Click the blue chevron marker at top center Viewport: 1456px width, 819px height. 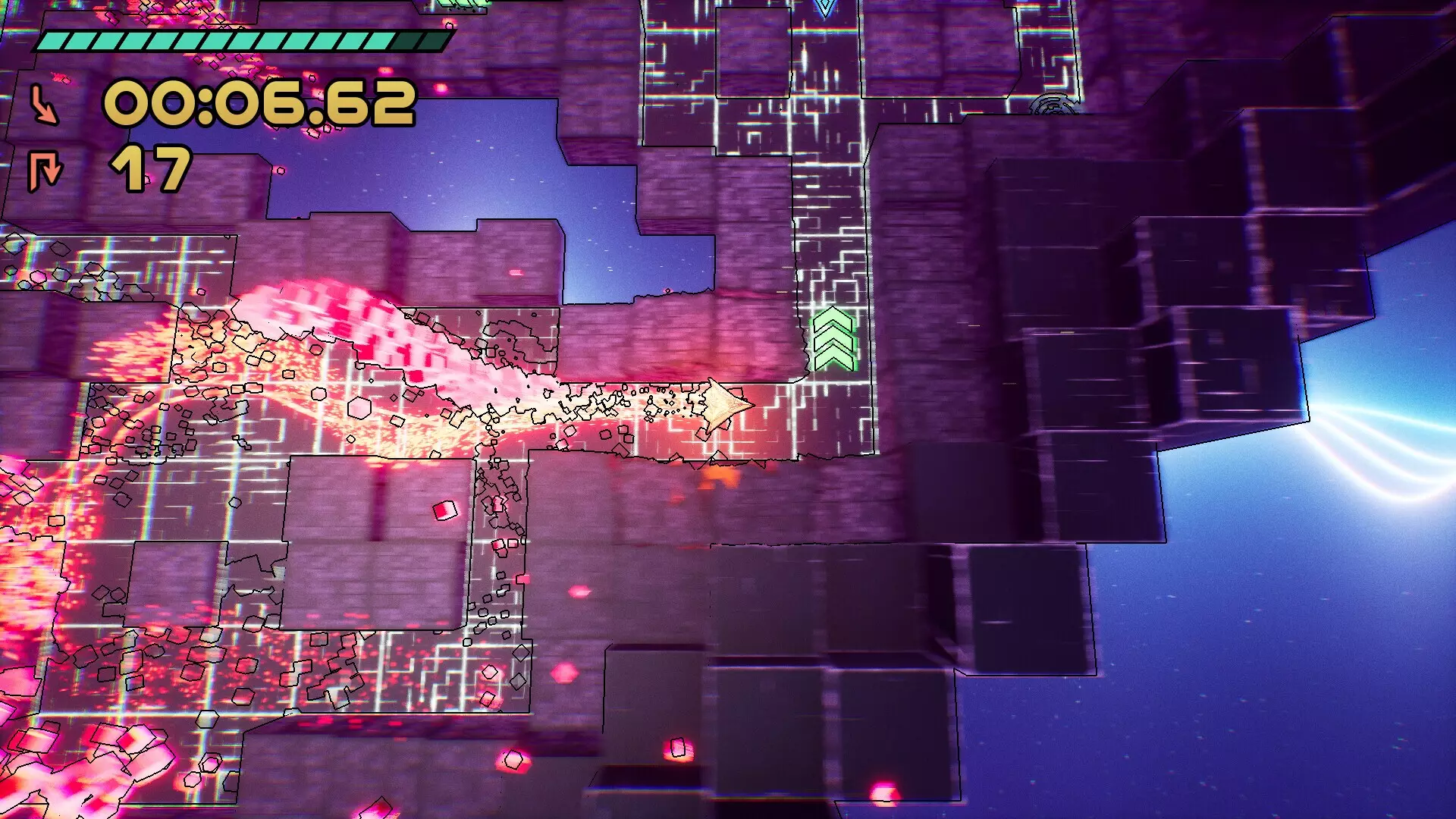(823, 9)
